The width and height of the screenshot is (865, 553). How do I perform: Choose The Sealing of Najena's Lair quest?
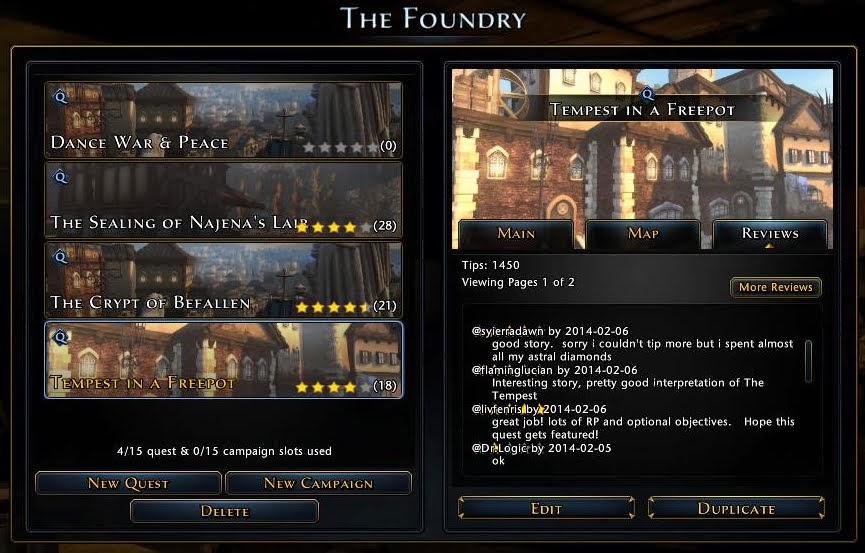pos(223,199)
